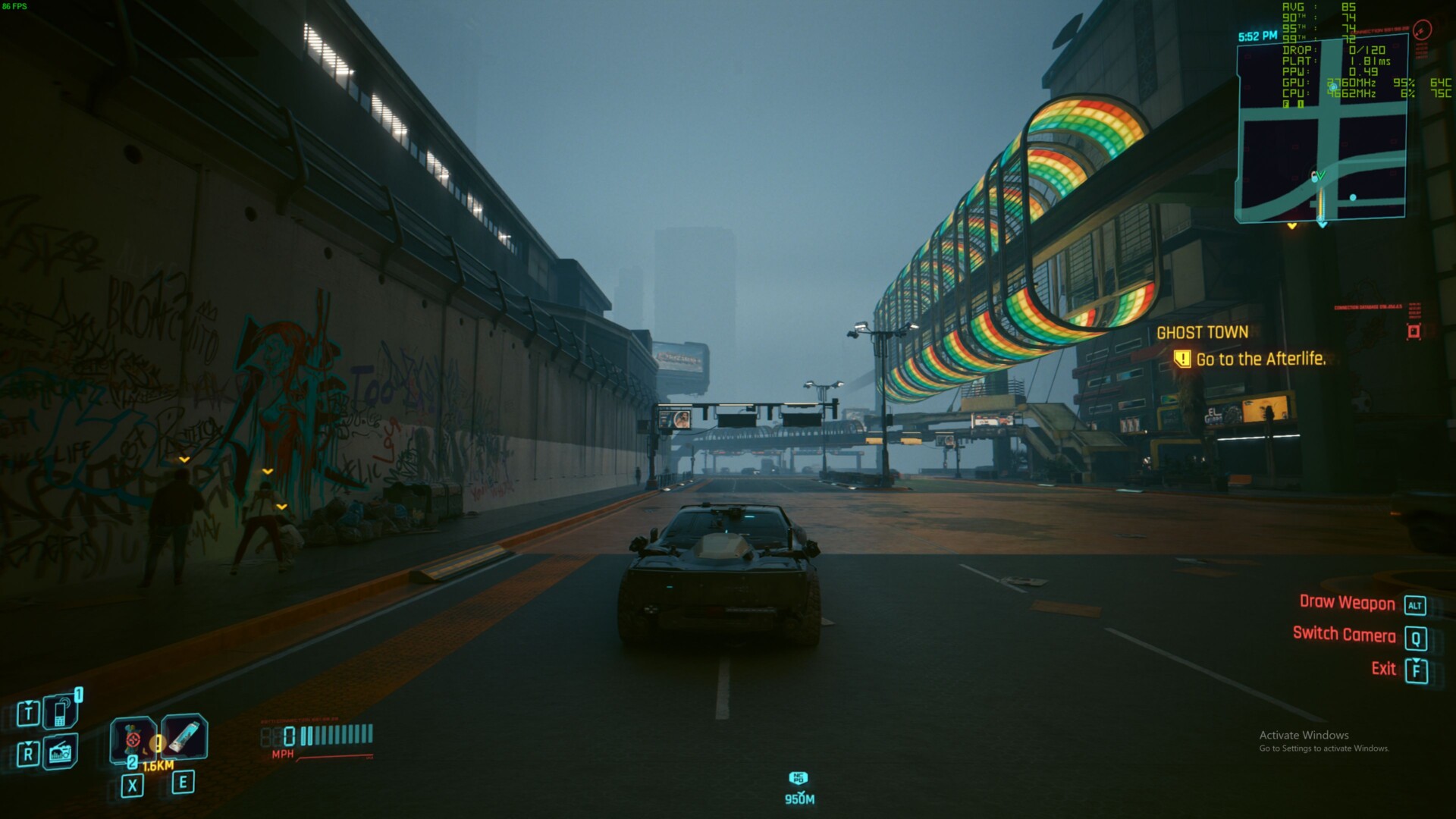The height and width of the screenshot is (819, 1456).
Task: Select the Go to the Afterlife objective
Action: pos(1260,359)
